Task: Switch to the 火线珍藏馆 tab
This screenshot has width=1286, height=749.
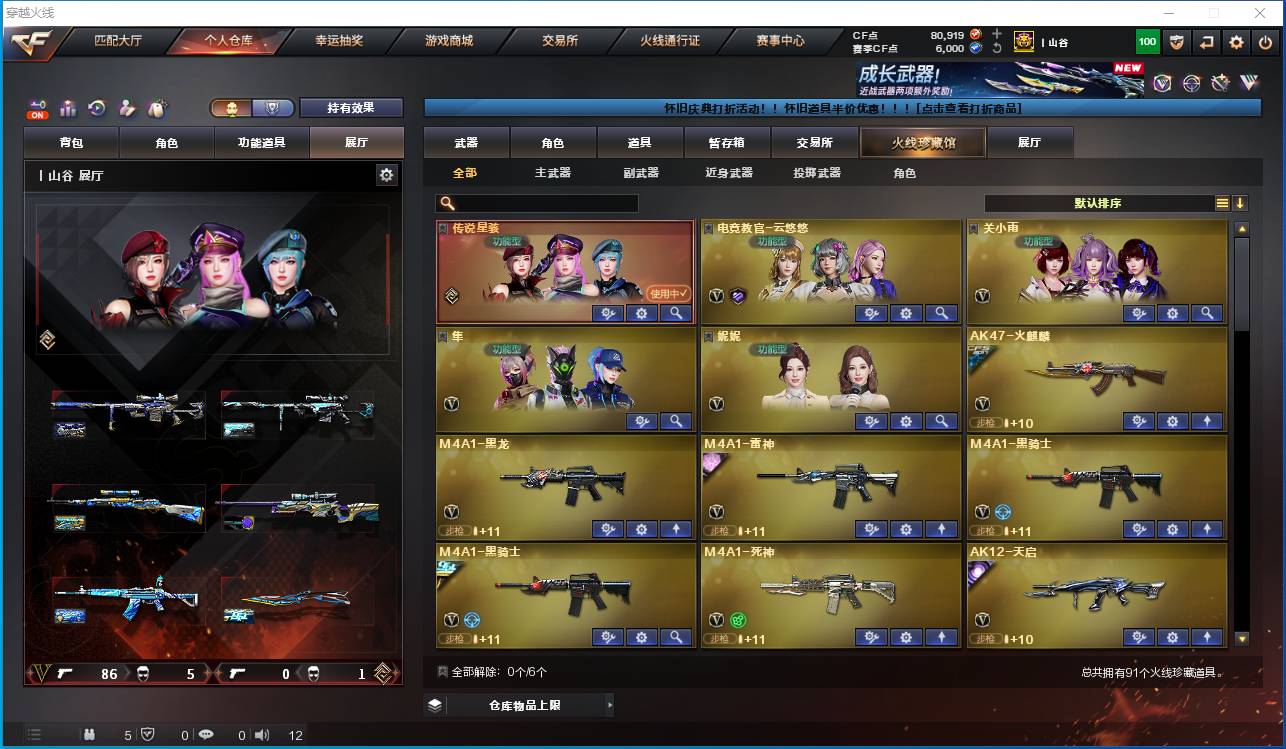Action: (x=921, y=142)
